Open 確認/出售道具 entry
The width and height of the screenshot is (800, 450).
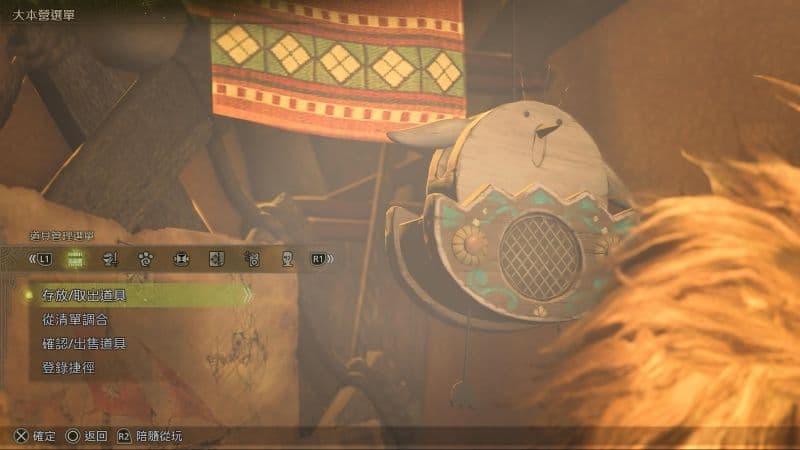click(85, 343)
